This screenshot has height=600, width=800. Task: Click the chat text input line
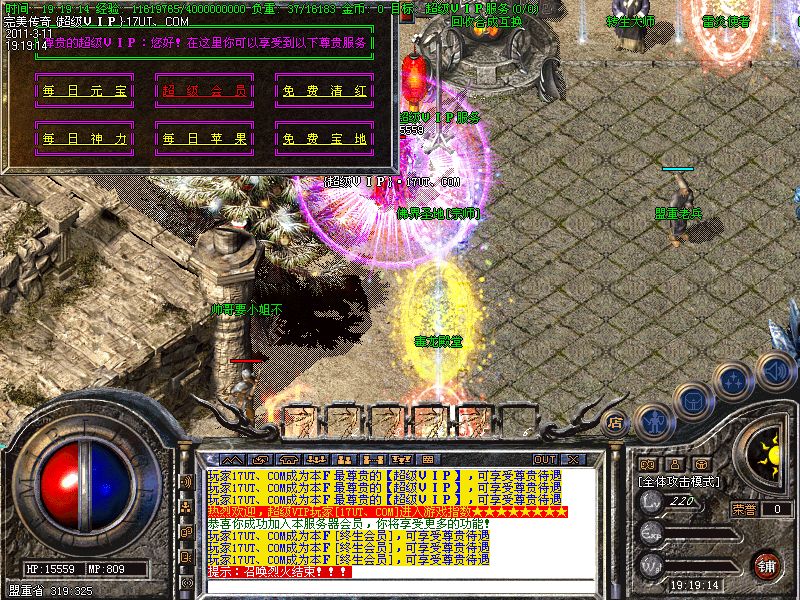[400, 586]
